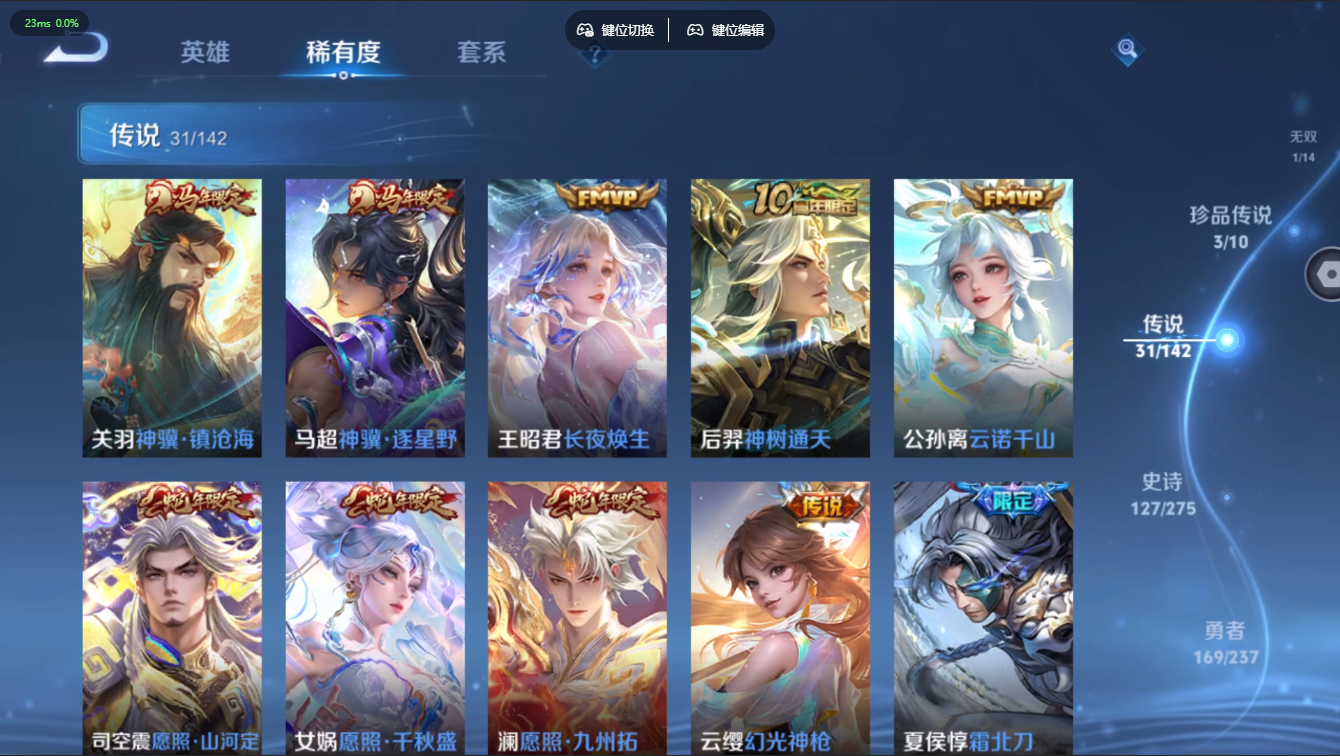Click the gamepad icon beside 键位编辑
This screenshot has width=1340, height=756.
tap(693, 30)
